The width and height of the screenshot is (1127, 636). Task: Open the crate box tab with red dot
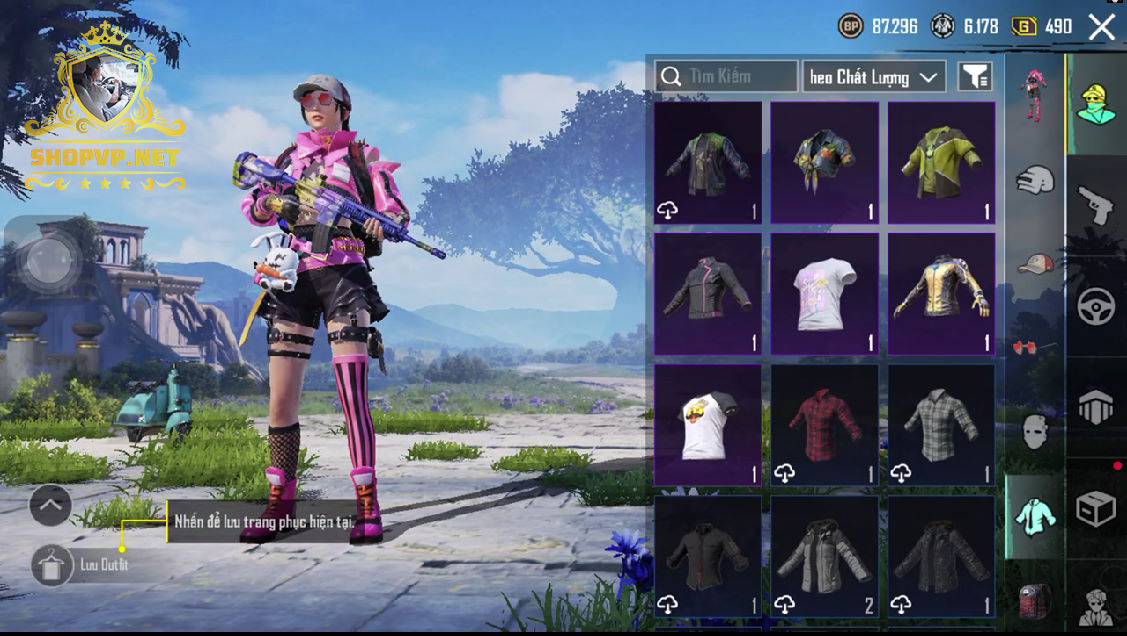[1096, 508]
